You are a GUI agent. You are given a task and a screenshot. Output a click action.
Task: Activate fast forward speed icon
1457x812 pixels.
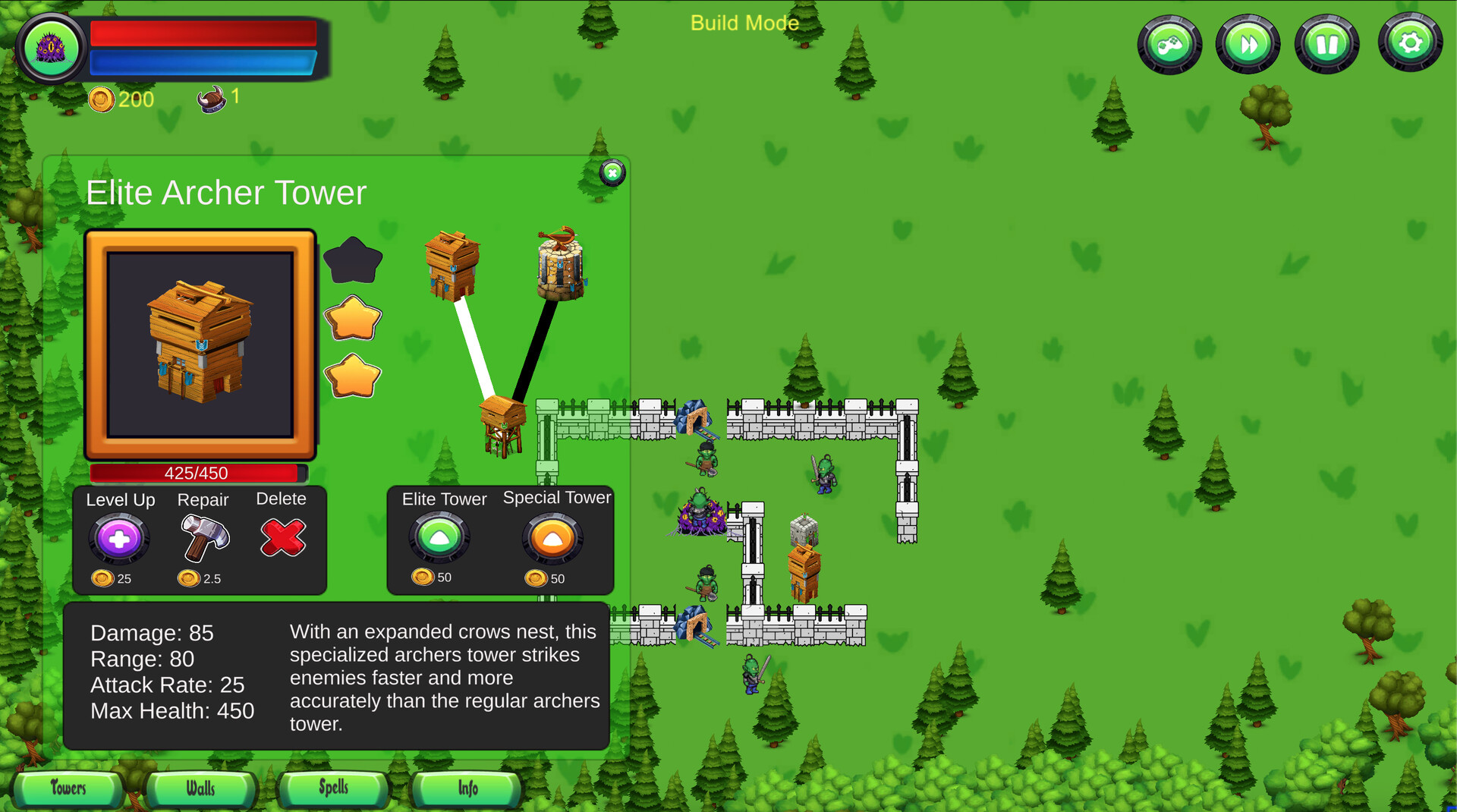click(1248, 43)
